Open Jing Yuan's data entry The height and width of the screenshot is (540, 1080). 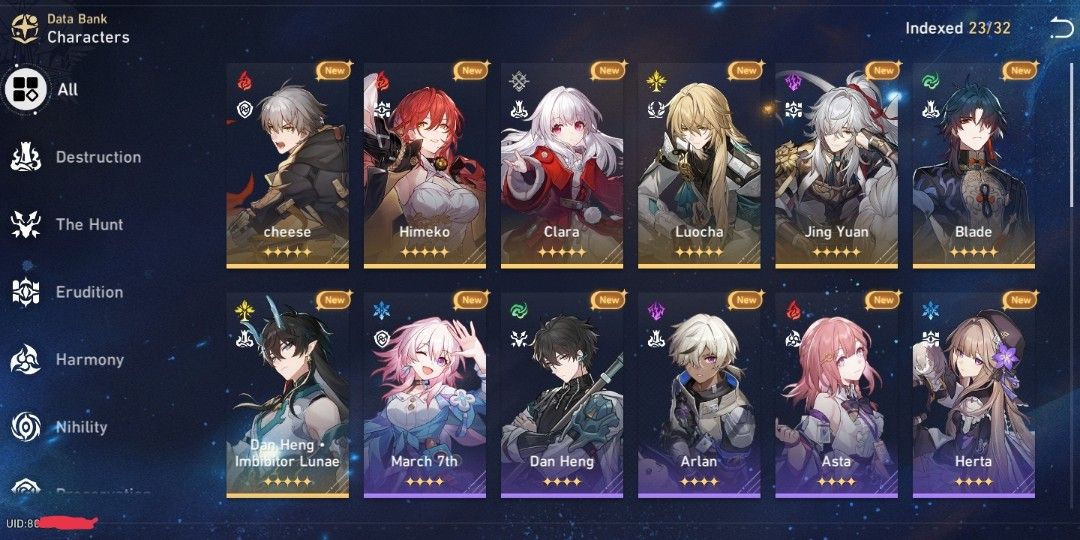pyautogui.click(x=836, y=165)
